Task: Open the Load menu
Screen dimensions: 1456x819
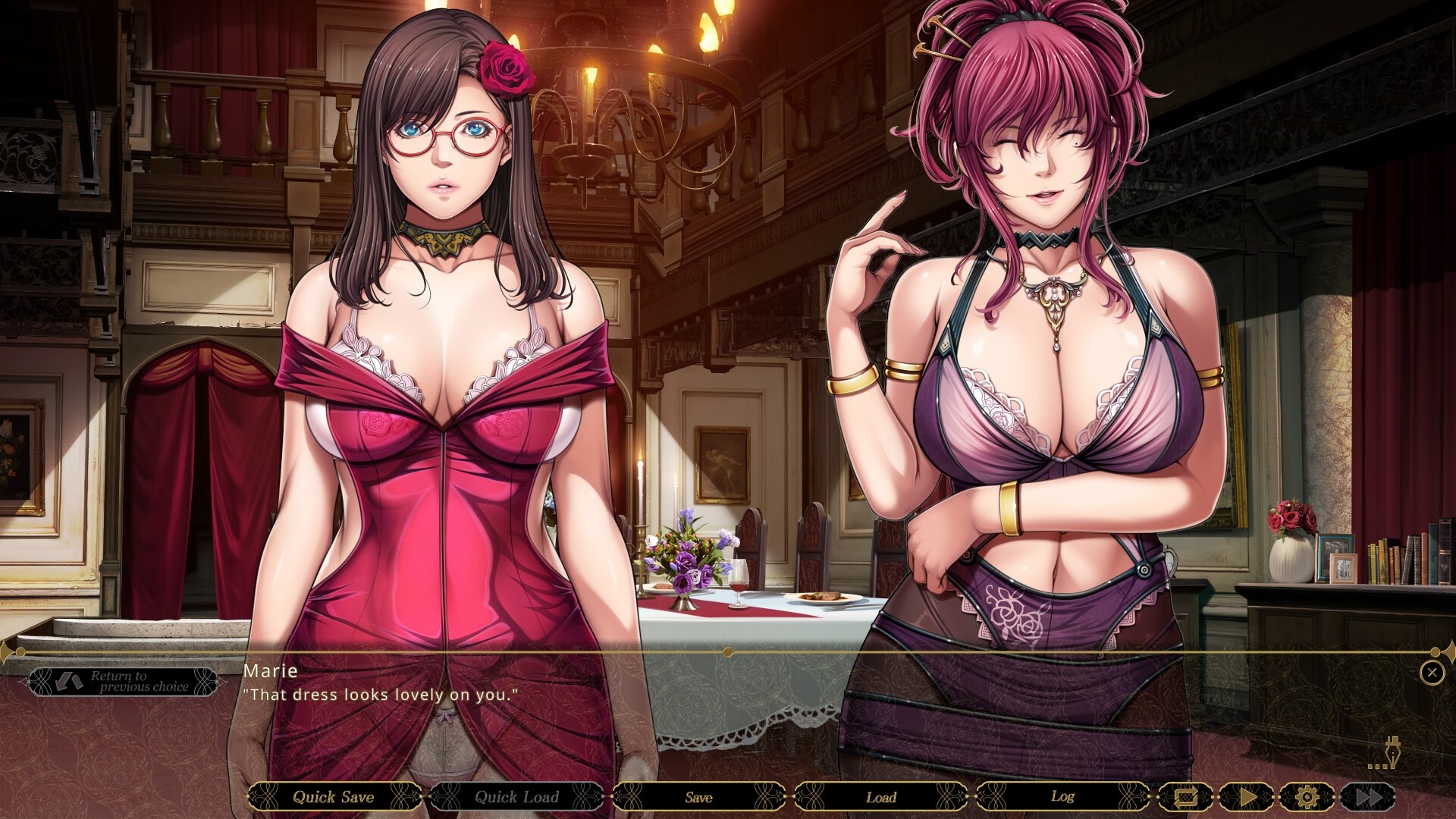Action: 880,797
